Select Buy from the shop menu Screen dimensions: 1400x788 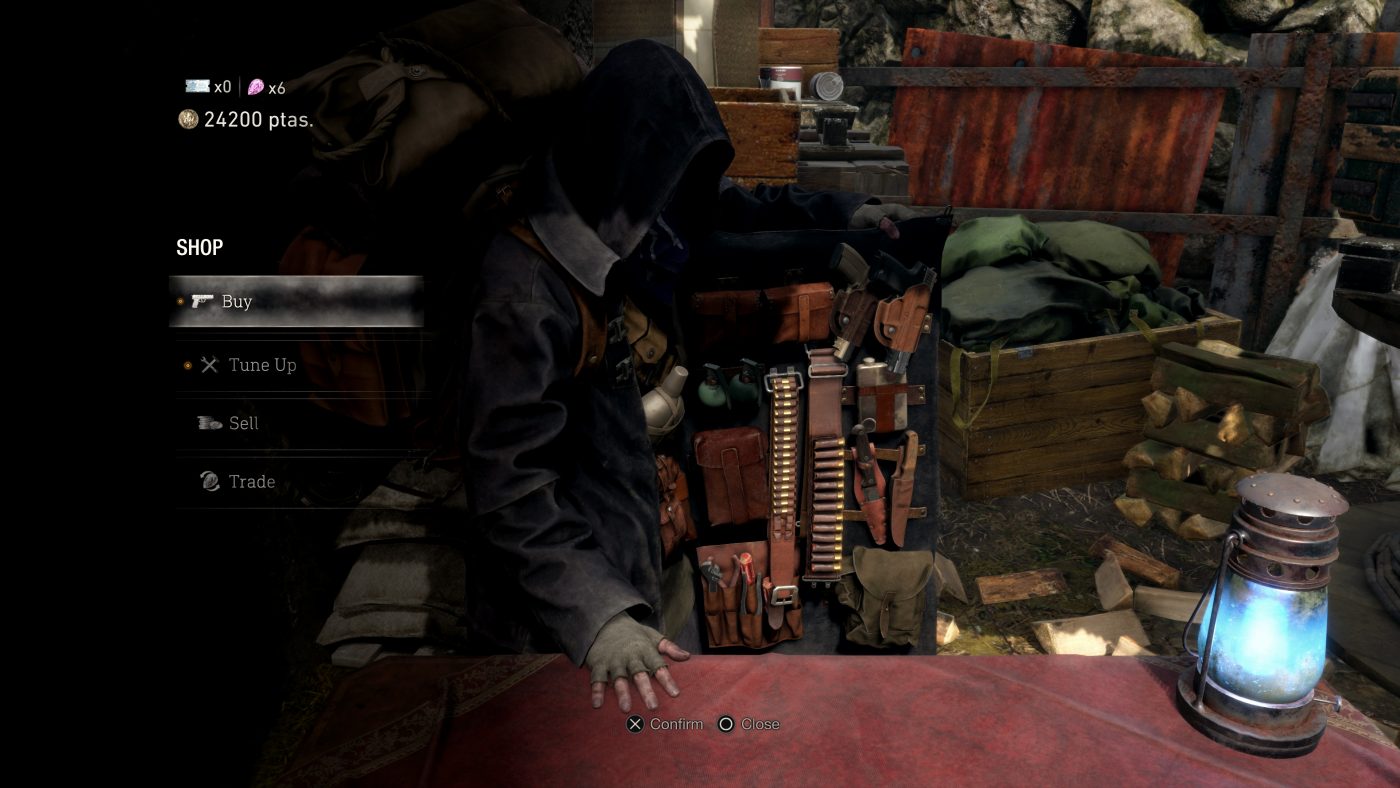(x=238, y=302)
